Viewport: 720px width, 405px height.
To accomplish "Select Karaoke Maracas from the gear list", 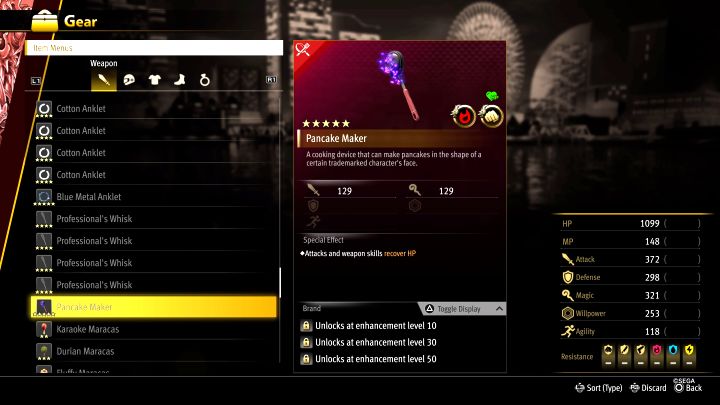I will [x=150, y=329].
